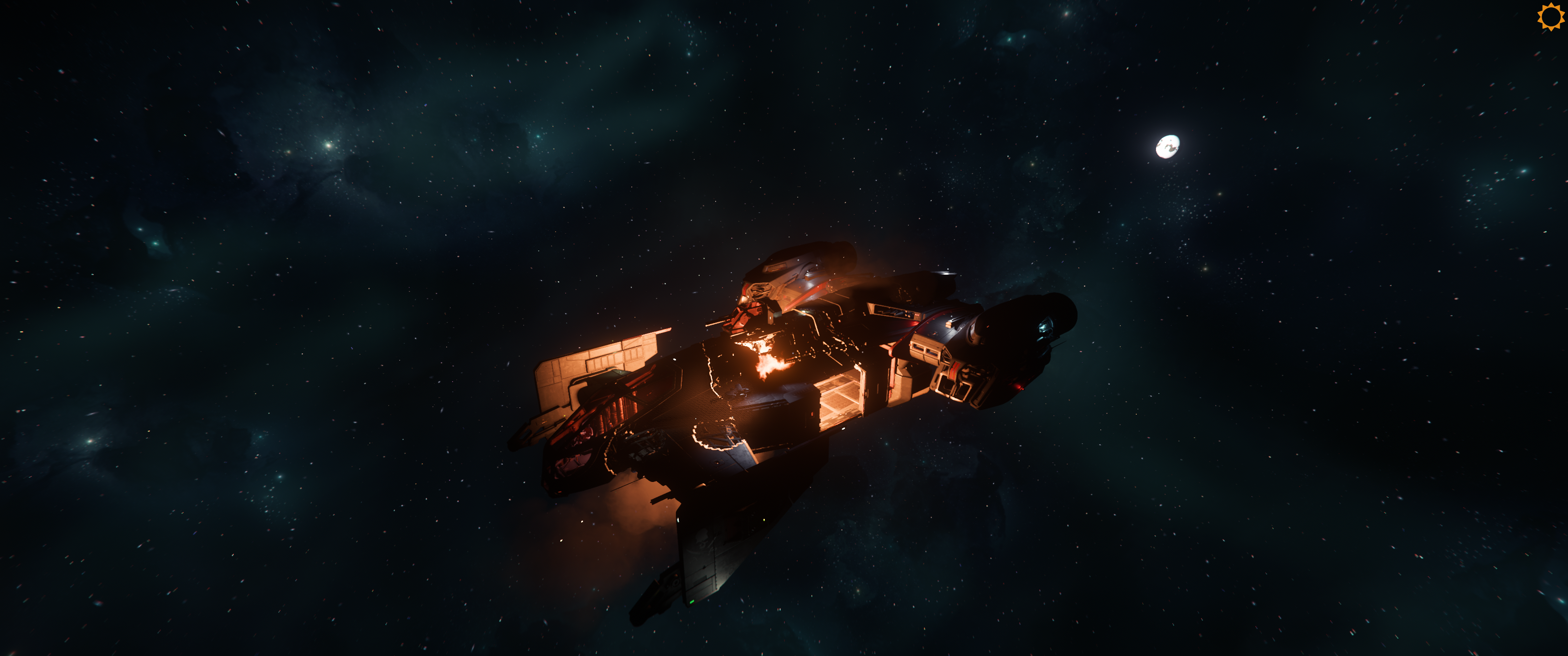Screen dimensions: 1568x656
Task: Click the orange sun icon
Action: pyautogui.click(x=1549, y=16)
